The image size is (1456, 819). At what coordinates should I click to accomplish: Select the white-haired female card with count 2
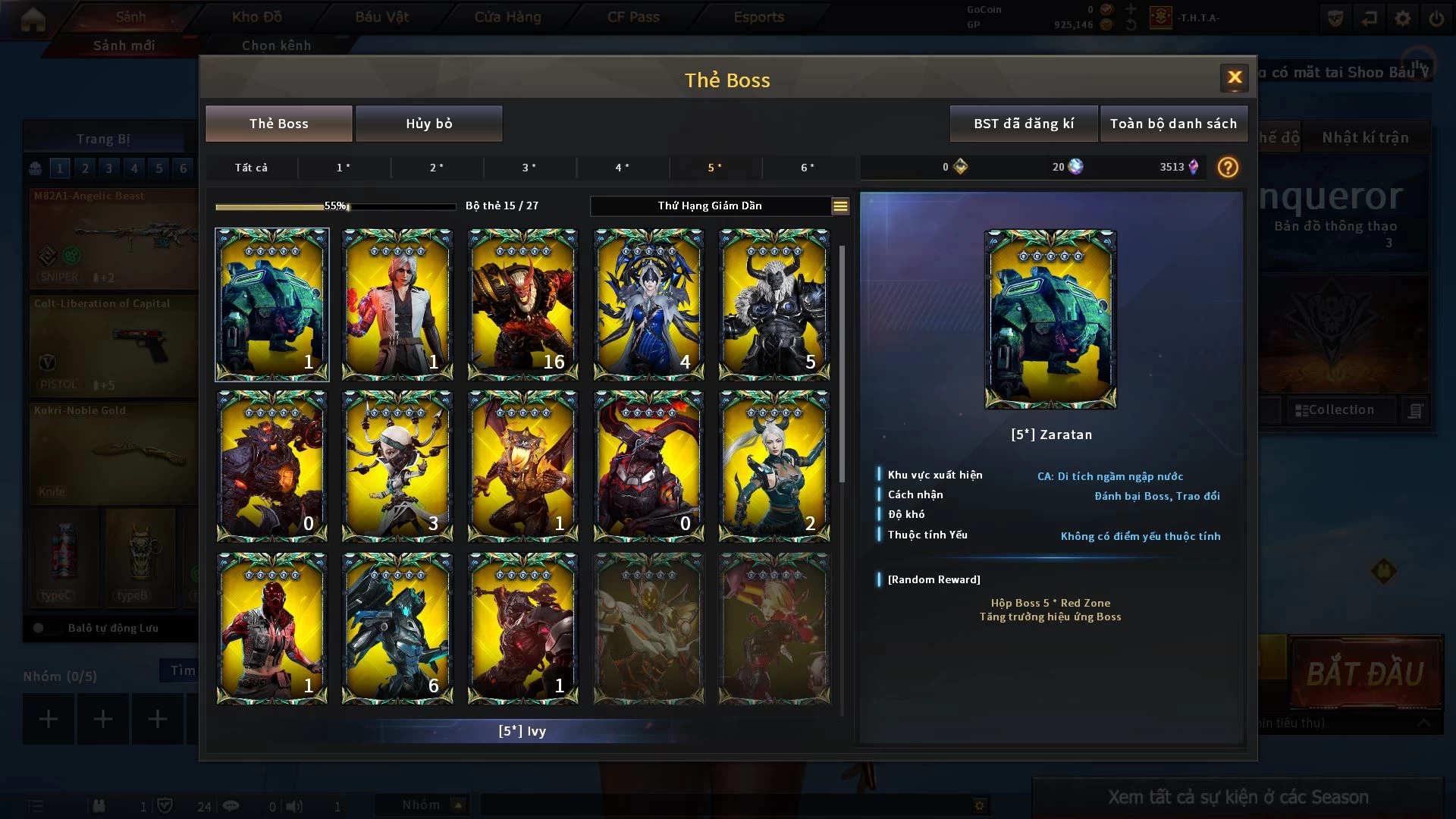coord(773,466)
